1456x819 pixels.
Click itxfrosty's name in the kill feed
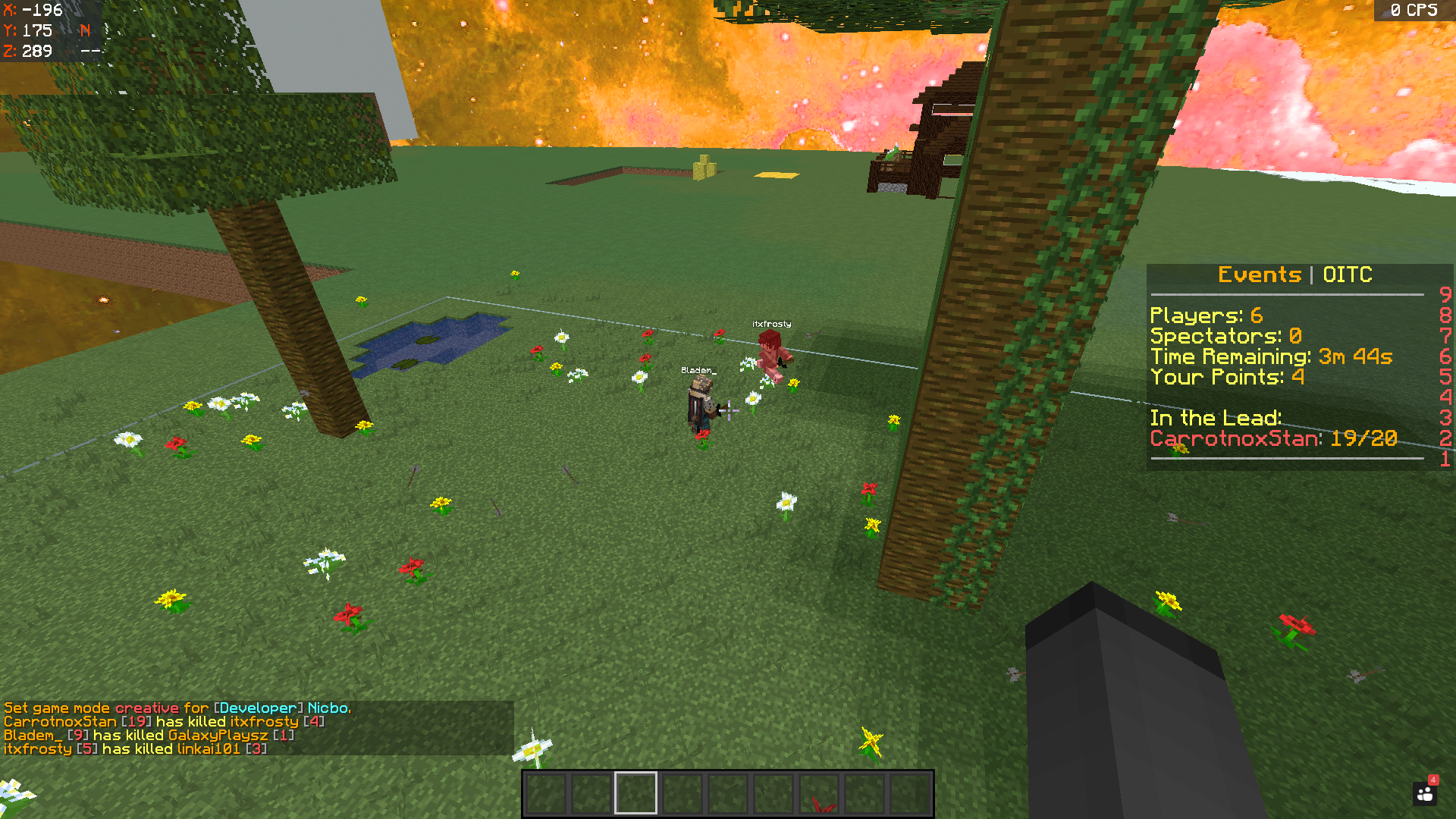pyautogui.click(x=36, y=748)
